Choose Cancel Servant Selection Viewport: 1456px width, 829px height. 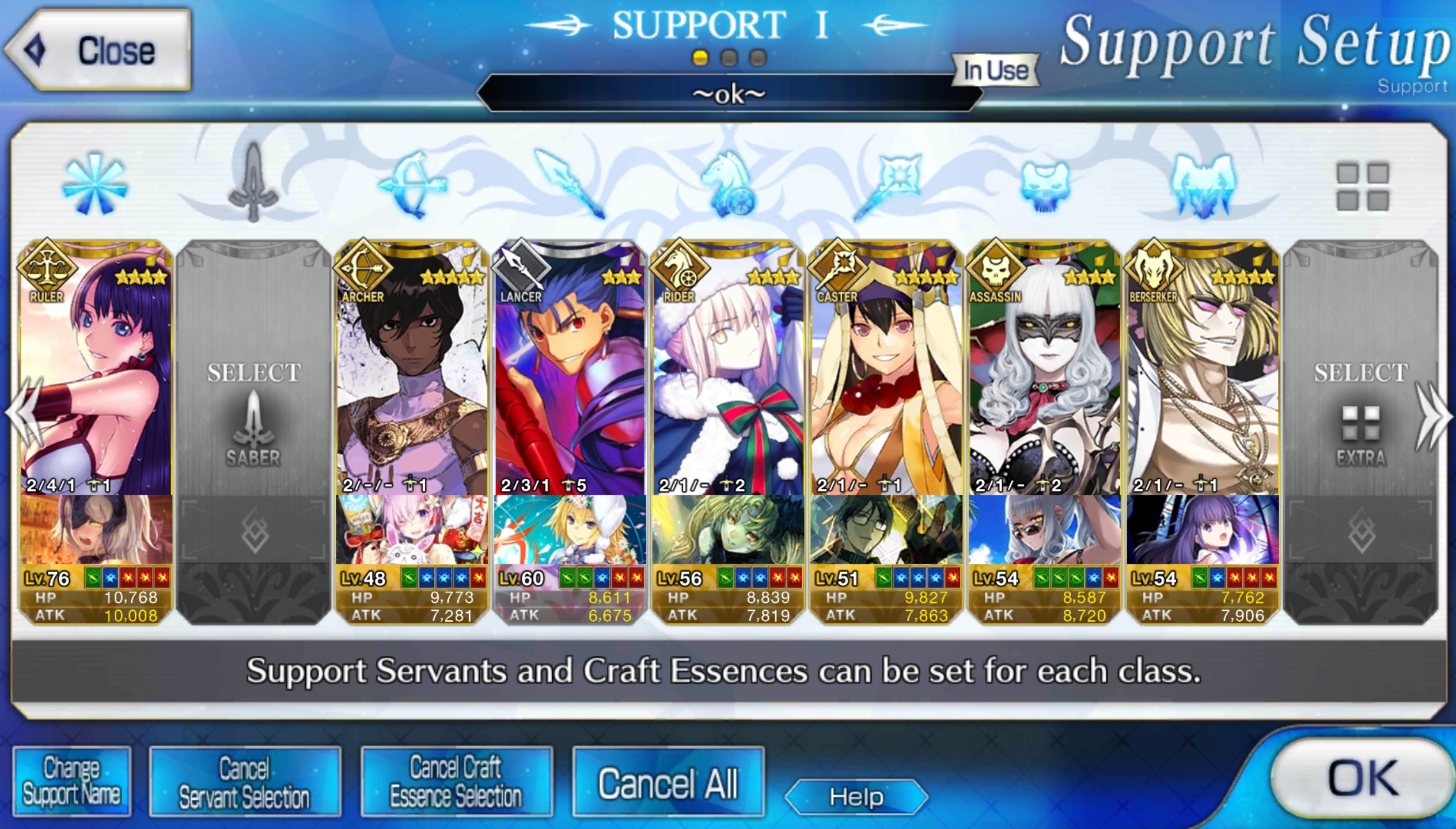click(244, 781)
